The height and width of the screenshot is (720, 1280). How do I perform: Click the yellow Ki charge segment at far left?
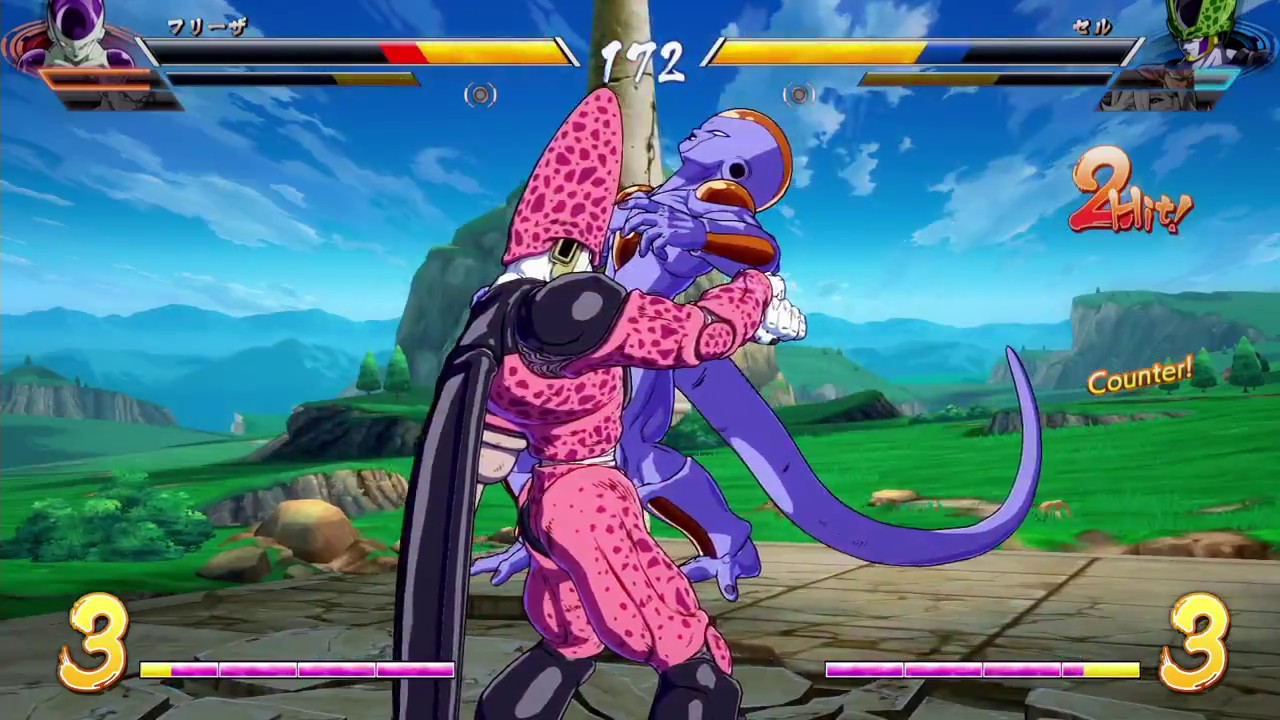(x=155, y=671)
